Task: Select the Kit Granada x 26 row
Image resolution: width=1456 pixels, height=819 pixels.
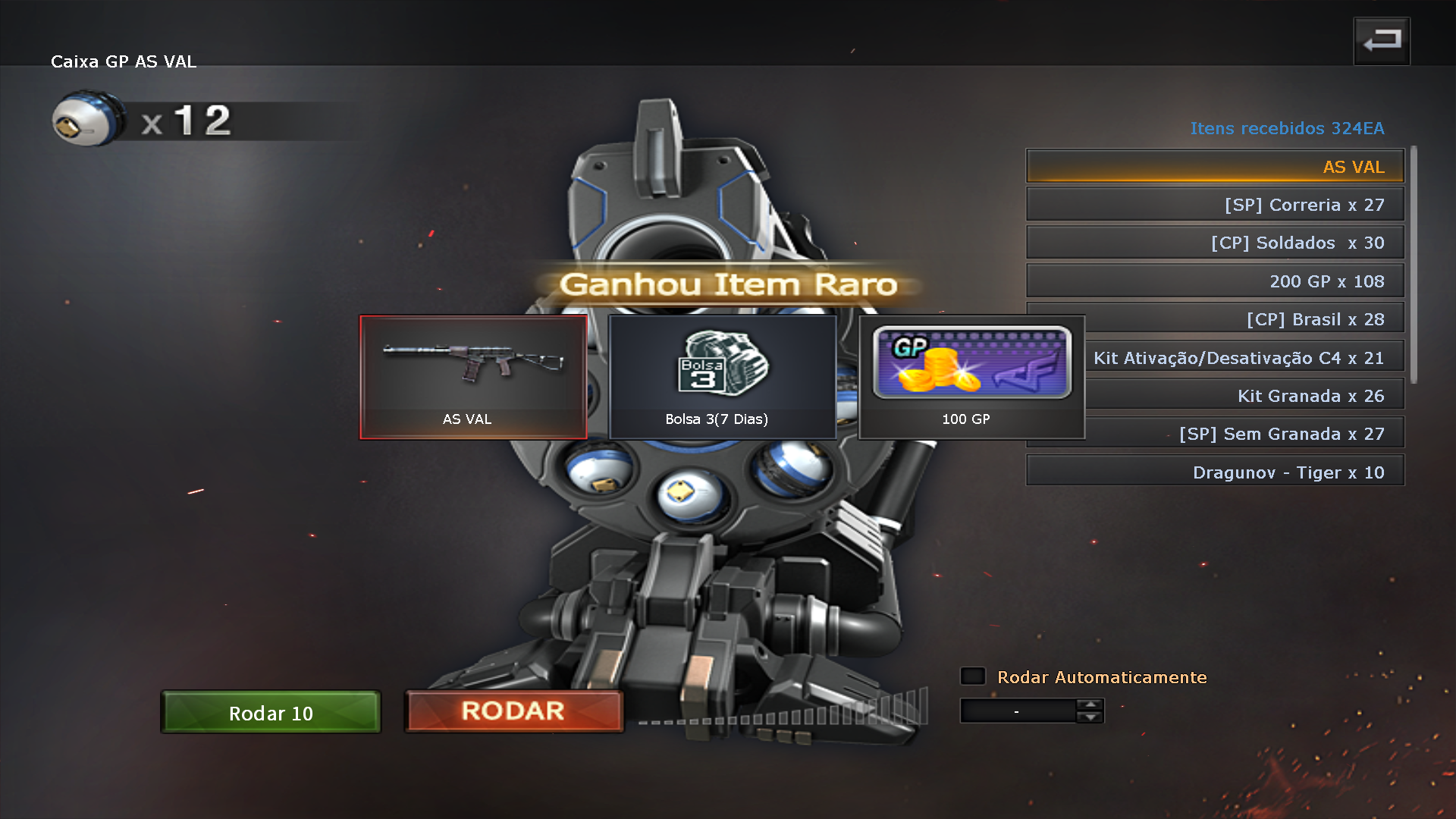Action: point(1244,396)
